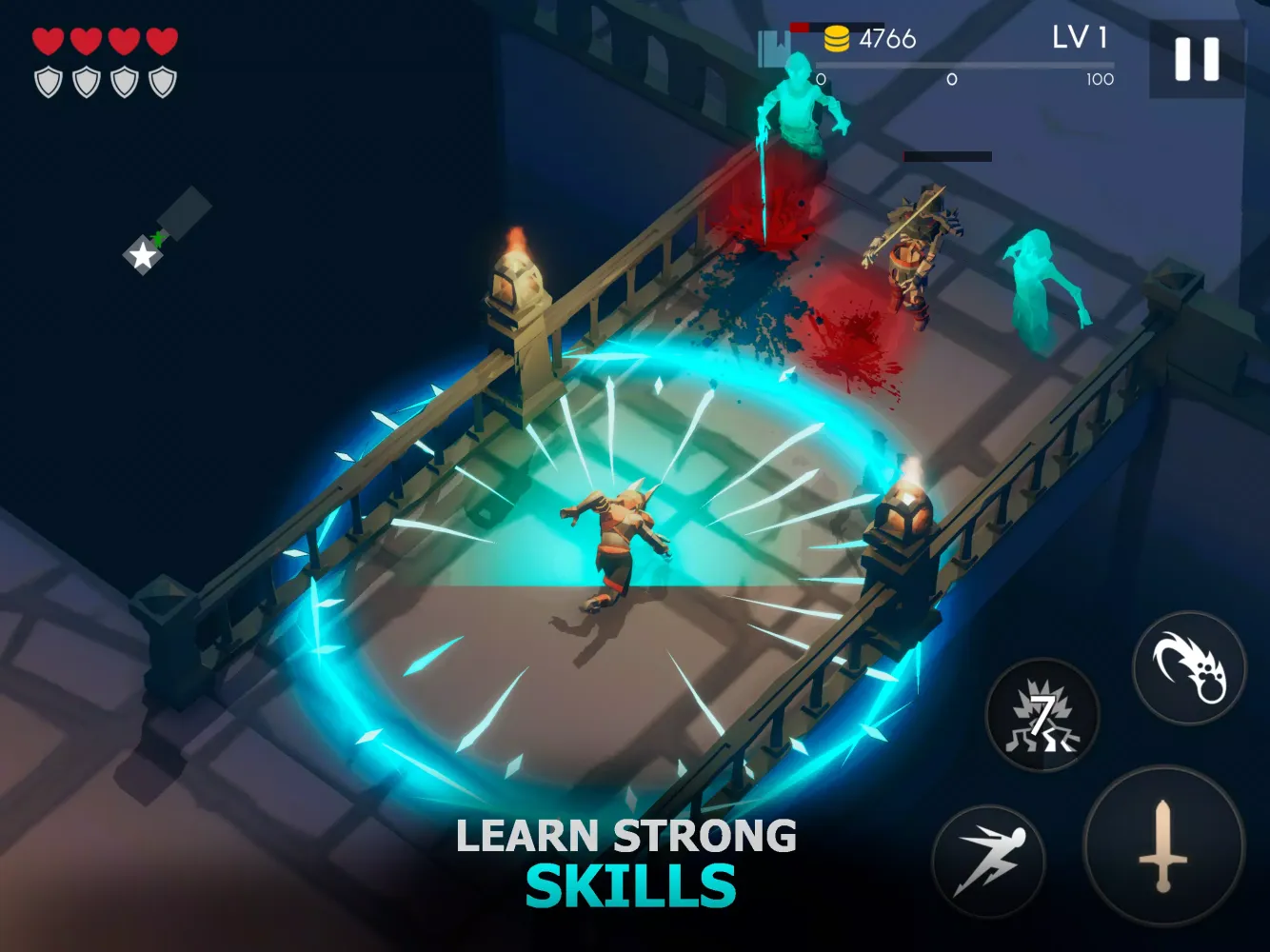Use the ground smash skill

click(1043, 716)
